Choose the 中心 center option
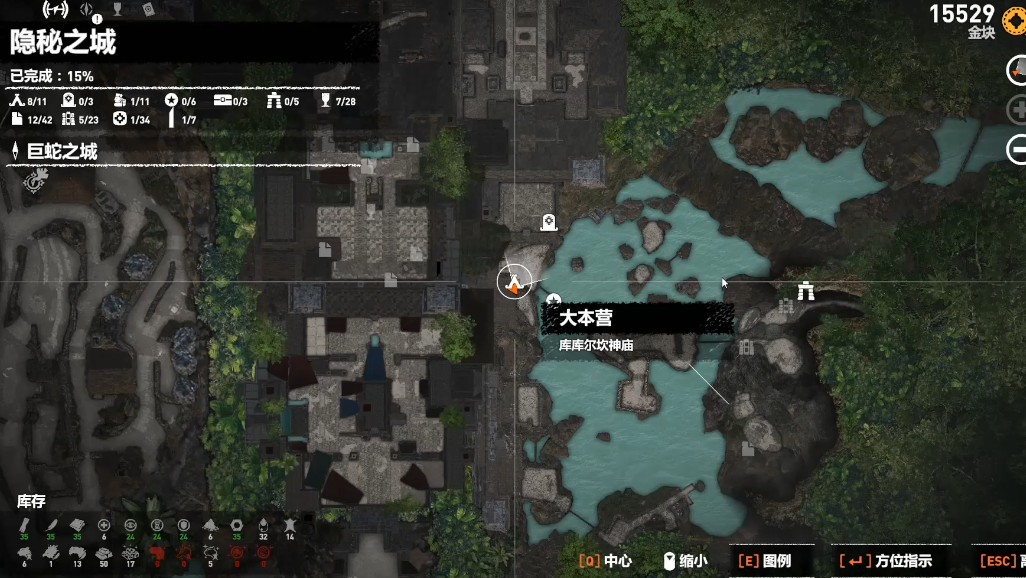This screenshot has height=578, width=1026. [605, 561]
